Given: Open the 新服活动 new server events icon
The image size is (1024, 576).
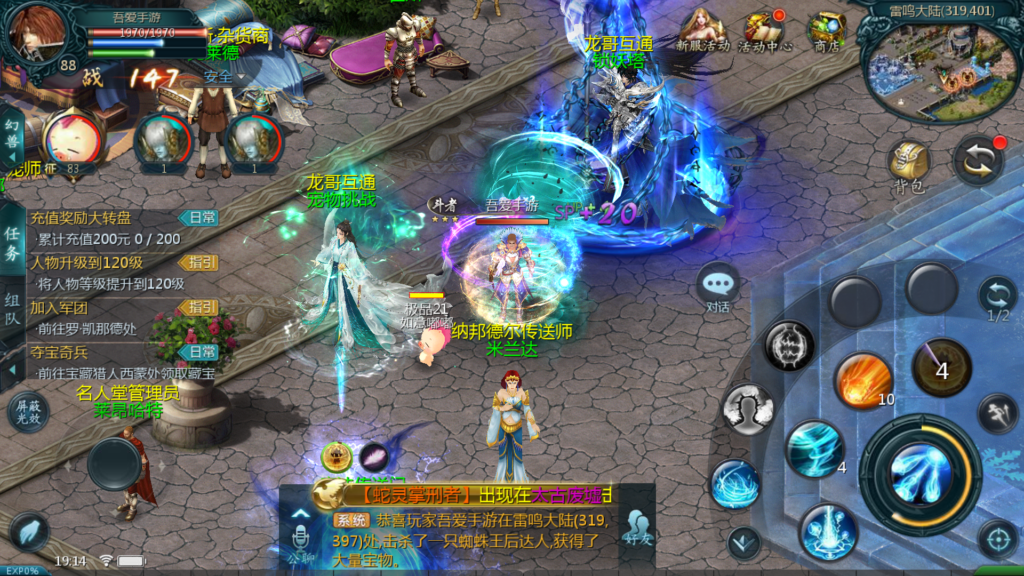Looking at the screenshot, I should 703,30.
